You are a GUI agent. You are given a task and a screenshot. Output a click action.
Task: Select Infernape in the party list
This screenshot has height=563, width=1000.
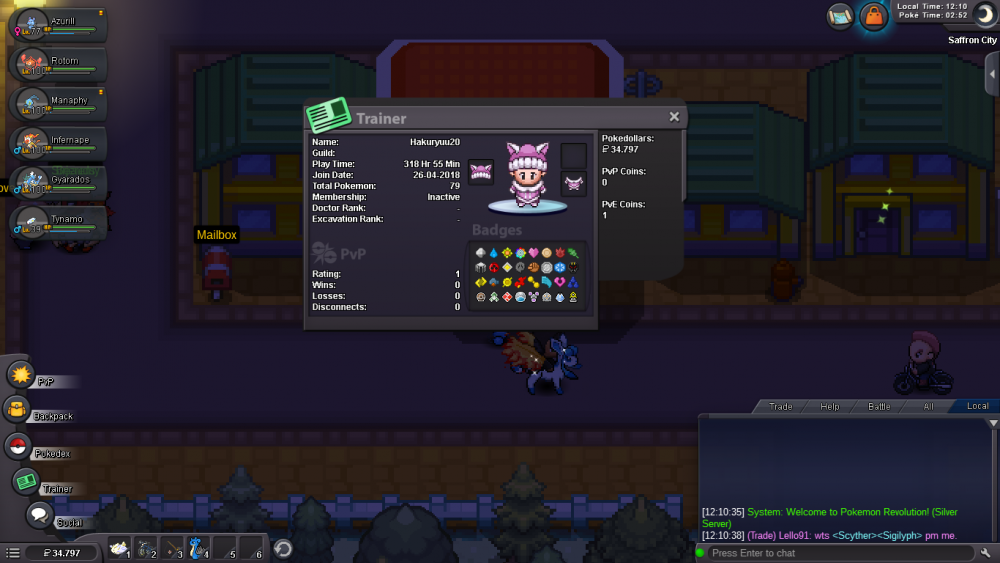(56, 145)
